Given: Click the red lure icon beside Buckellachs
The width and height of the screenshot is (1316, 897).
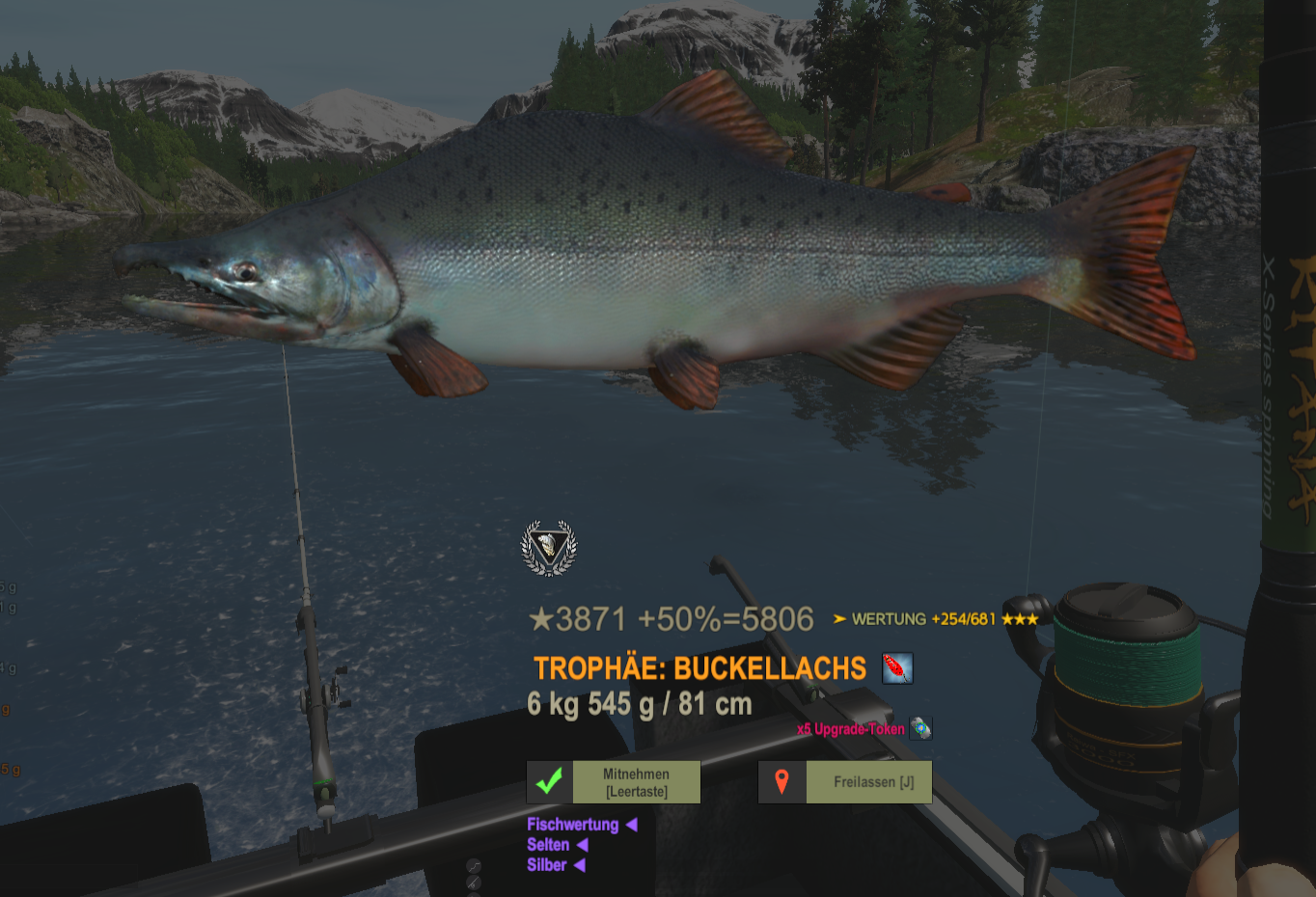Looking at the screenshot, I should click(897, 668).
